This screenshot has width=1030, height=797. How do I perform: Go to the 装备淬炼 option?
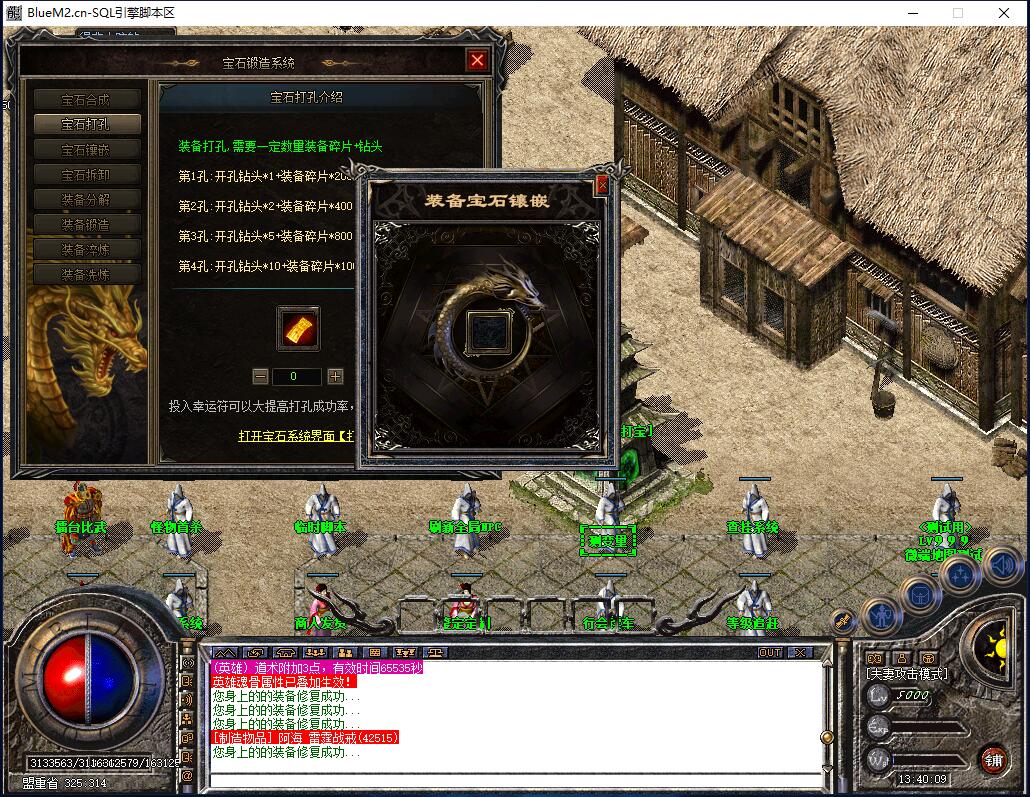tap(86, 249)
